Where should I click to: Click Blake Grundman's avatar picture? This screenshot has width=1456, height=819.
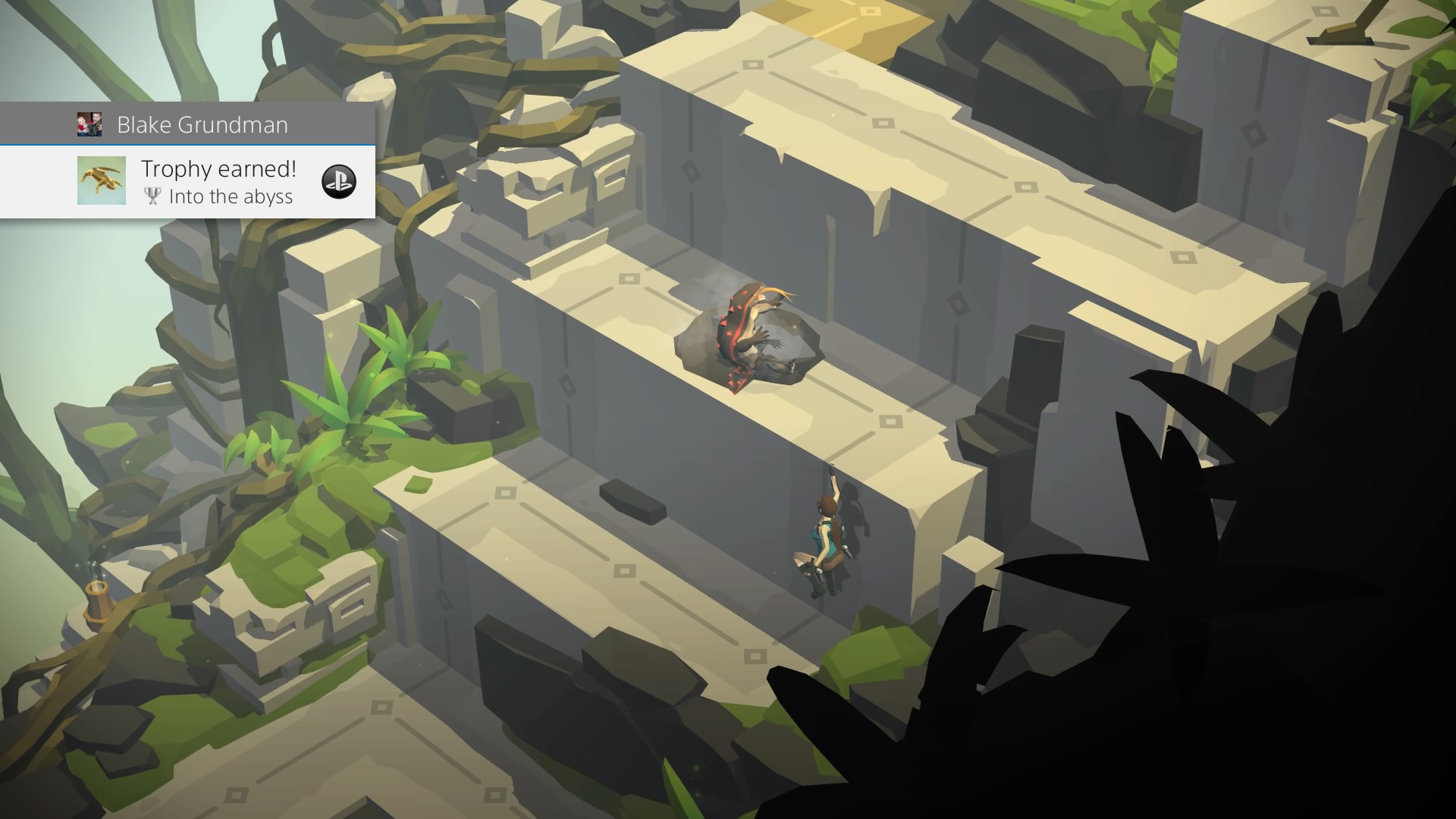pos(91,124)
